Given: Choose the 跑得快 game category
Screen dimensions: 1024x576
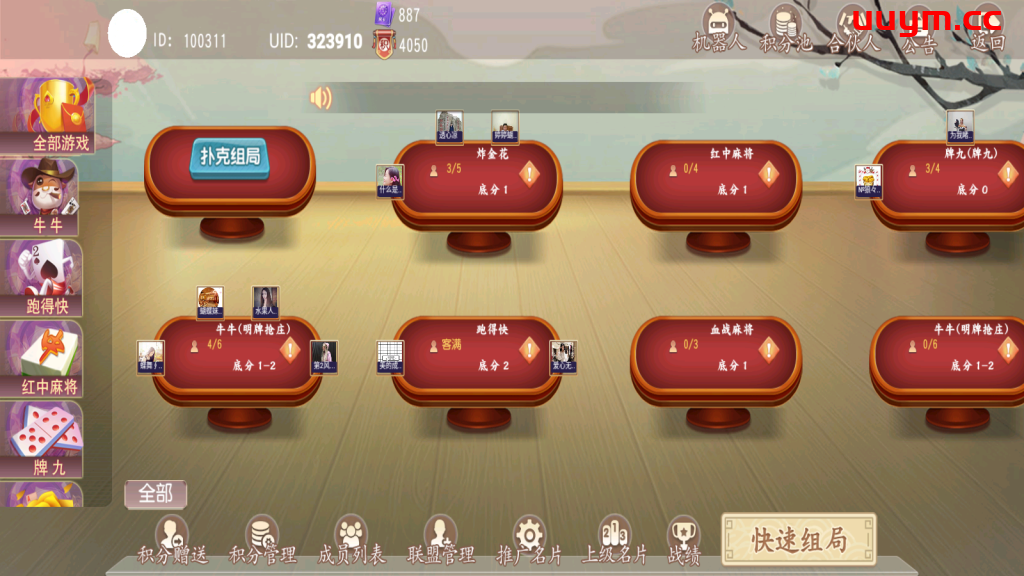Looking at the screenshot, I should (48, 278).
